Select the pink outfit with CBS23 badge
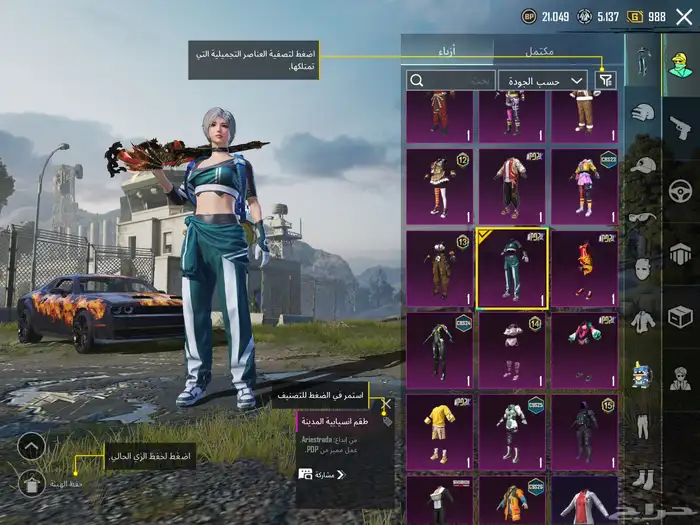The width and height of the screenshot is (700, 525). click(x=585, y=186)
